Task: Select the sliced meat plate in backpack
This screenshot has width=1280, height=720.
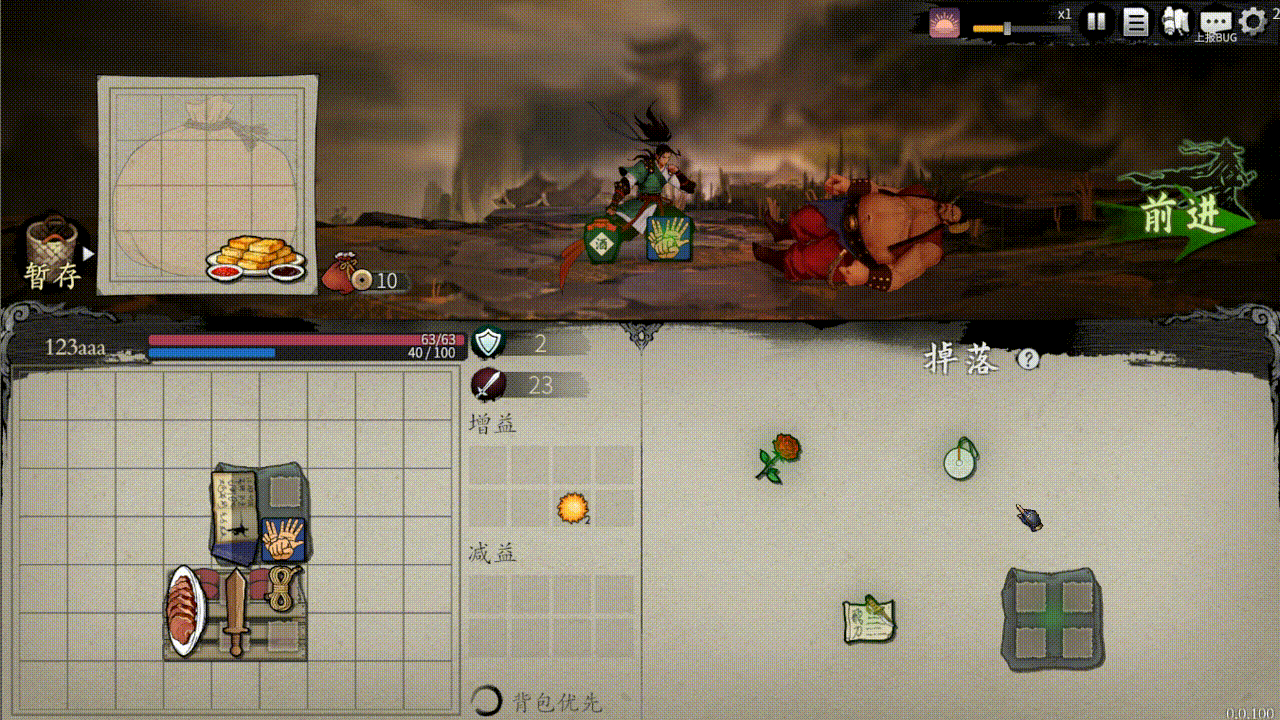Action: pos(186,611)
